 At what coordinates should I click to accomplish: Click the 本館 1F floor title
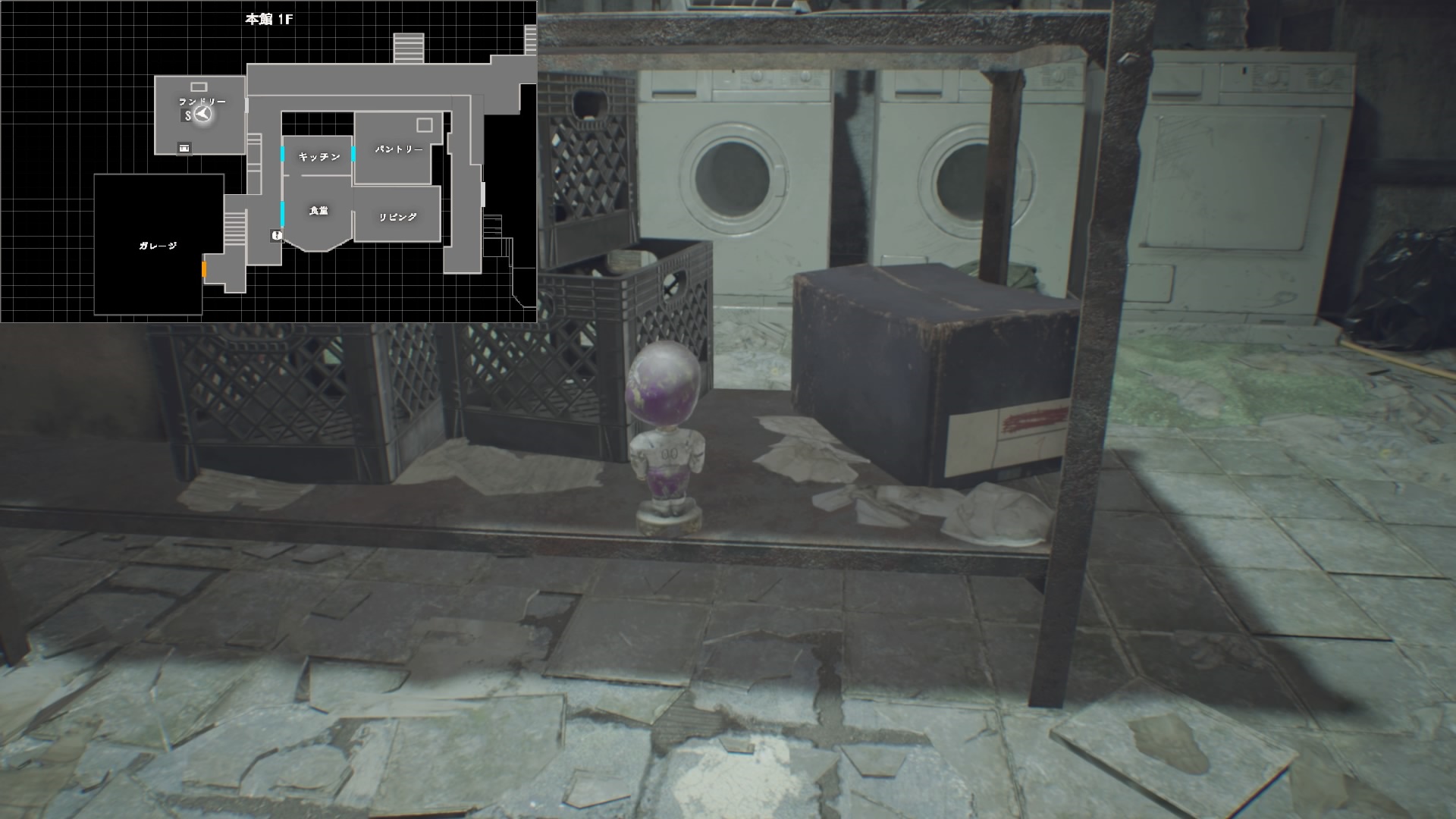tap(268, 20)
